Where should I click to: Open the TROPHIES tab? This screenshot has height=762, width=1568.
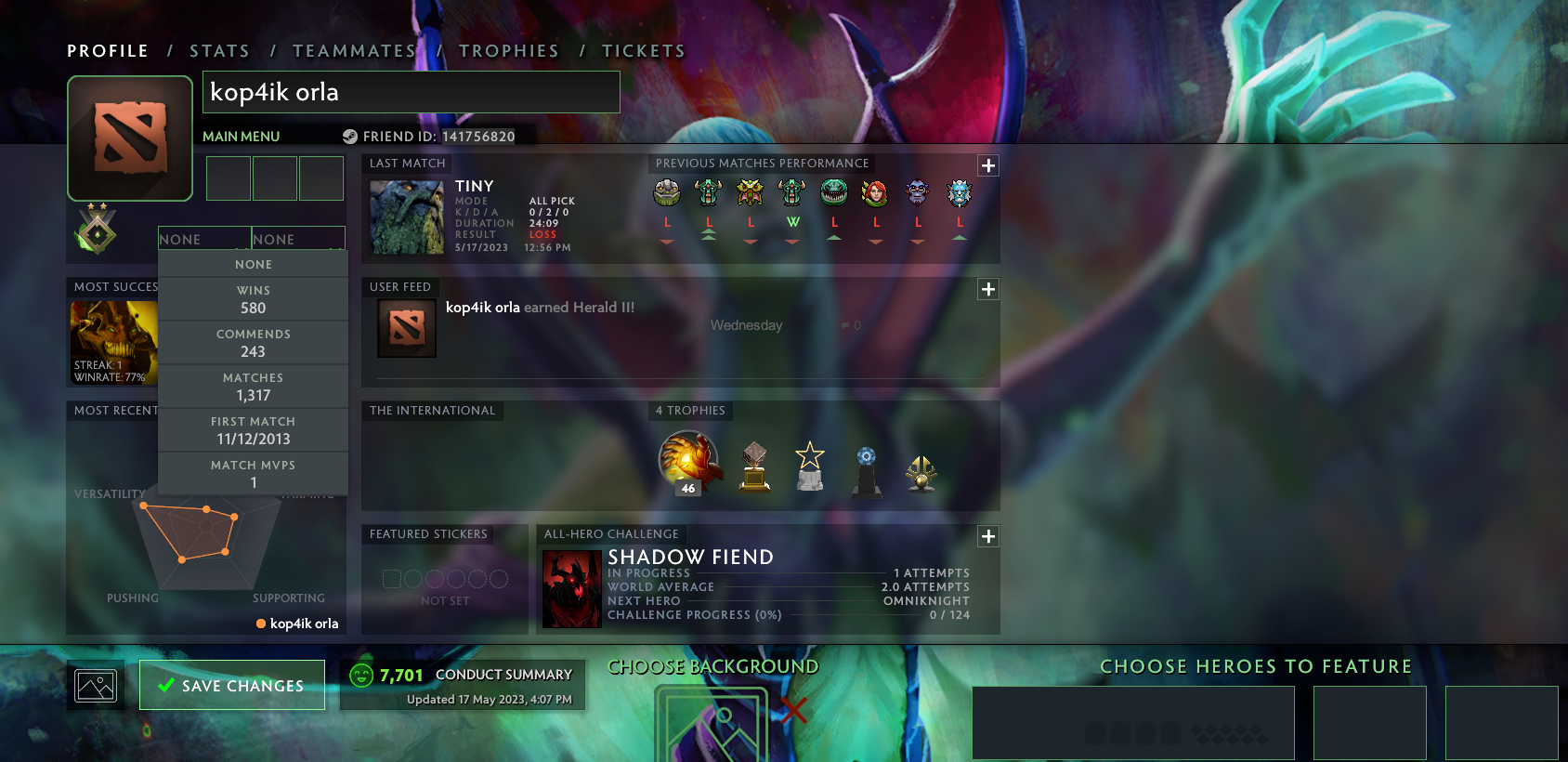point(509,50)
